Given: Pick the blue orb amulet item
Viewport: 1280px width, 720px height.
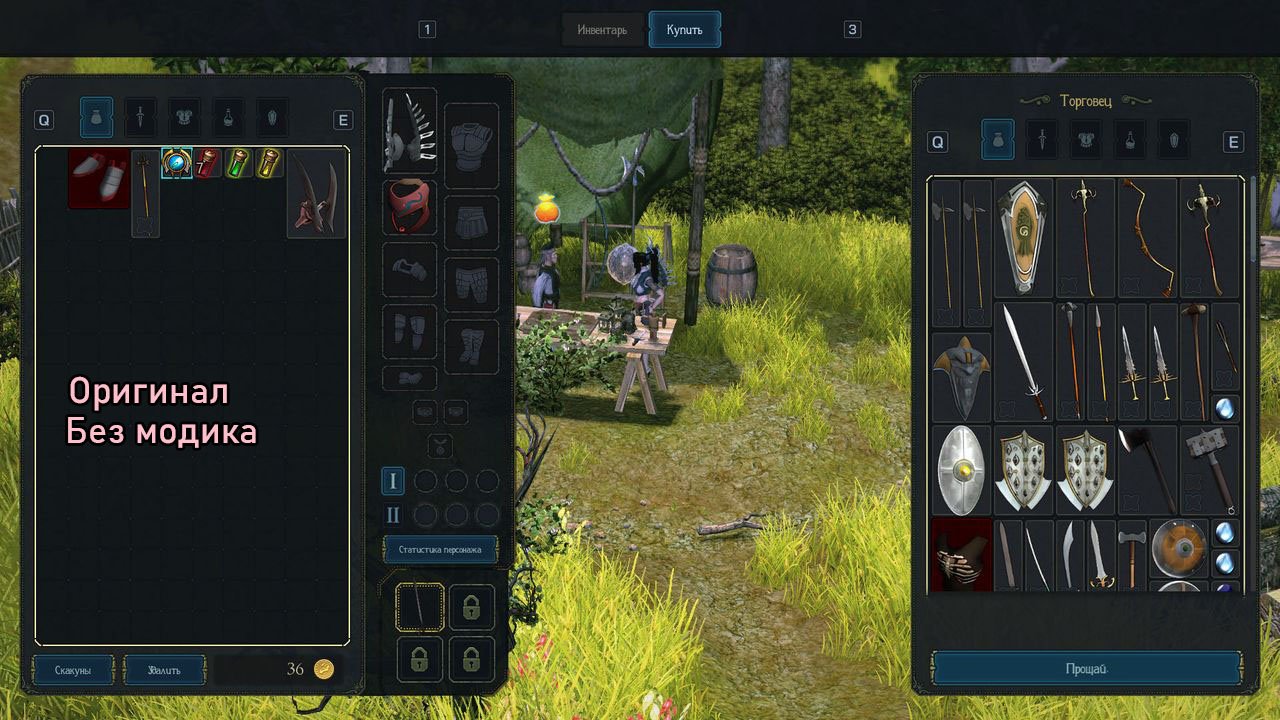Looking at the screenshot, I should click(177, 163).
